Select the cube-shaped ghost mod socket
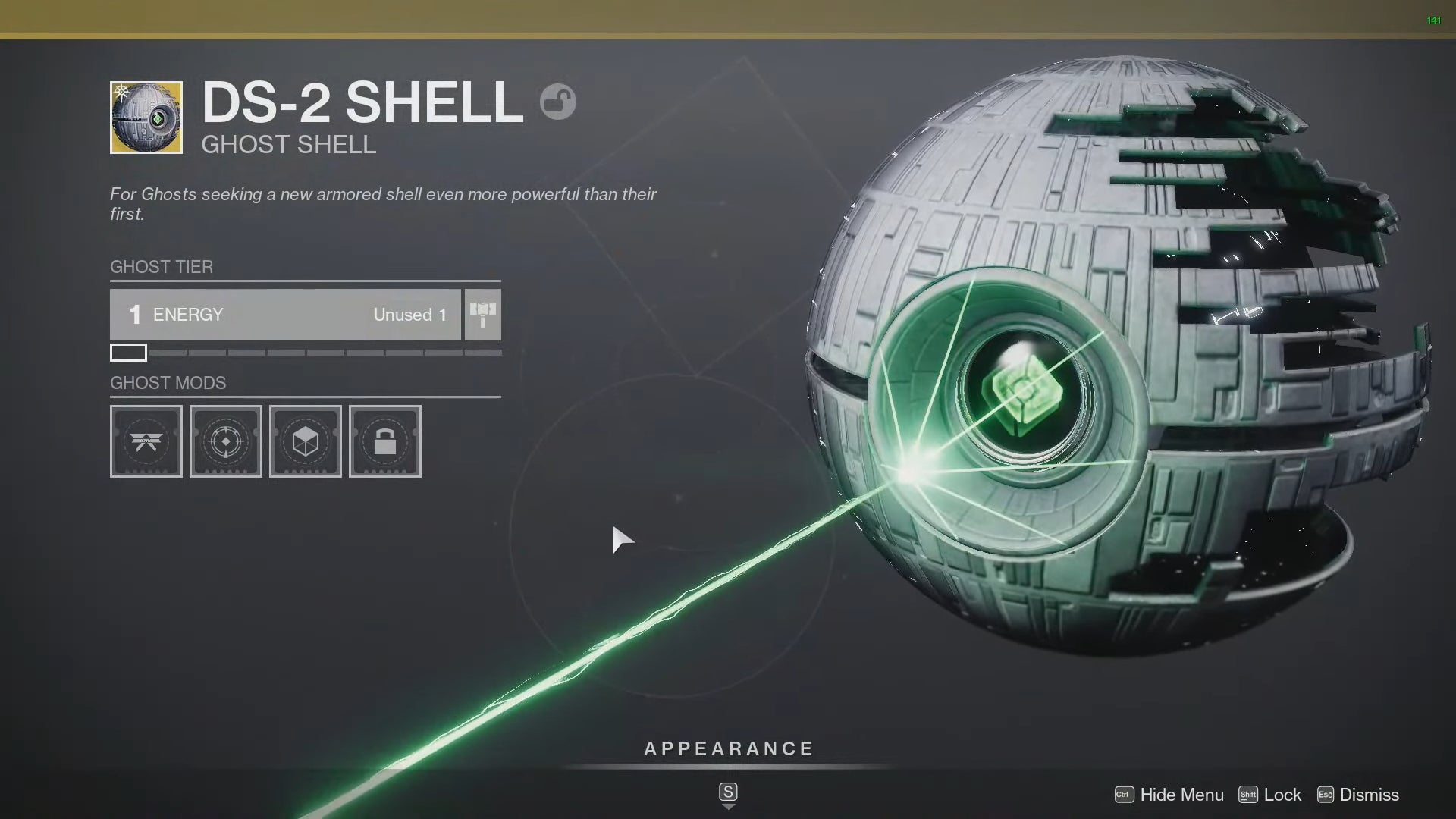This screenshot has width=1456, height=819. pyautogui.click(x=305, y=441)
